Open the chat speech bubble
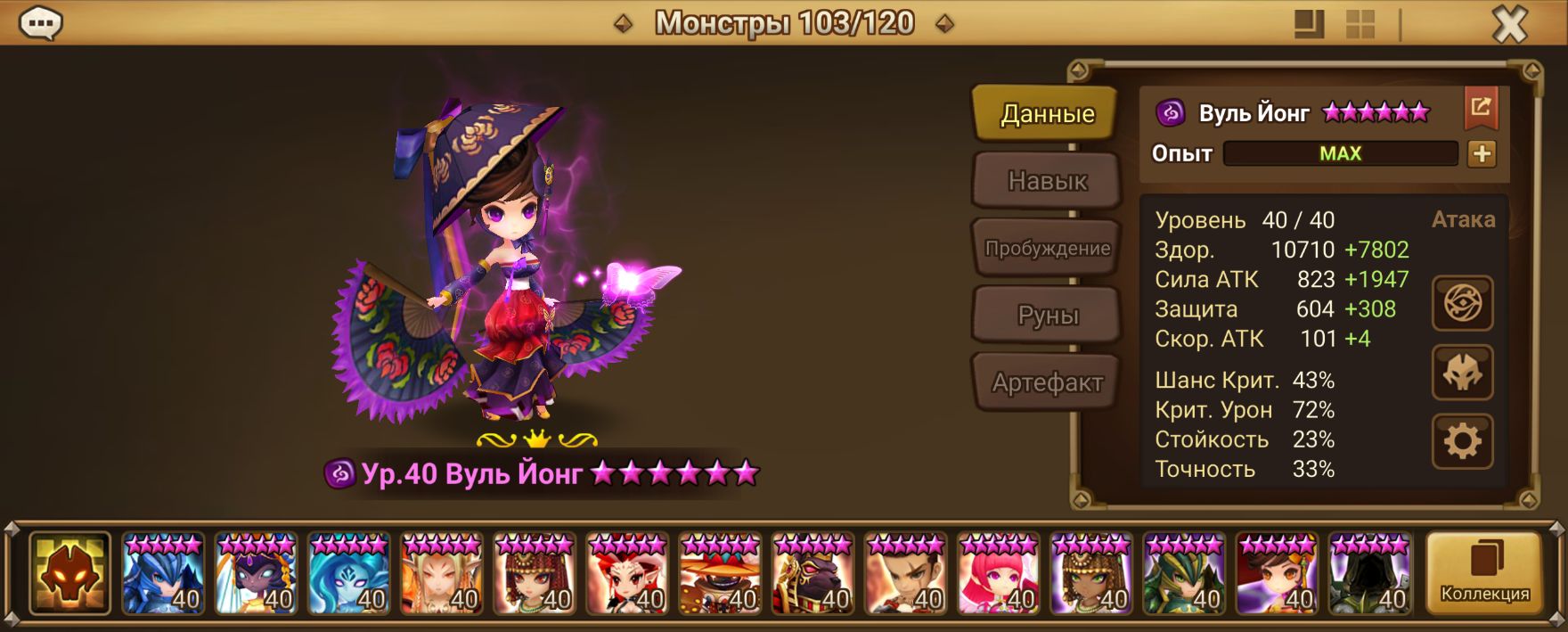1568x632 pixels. pos(40,24)
